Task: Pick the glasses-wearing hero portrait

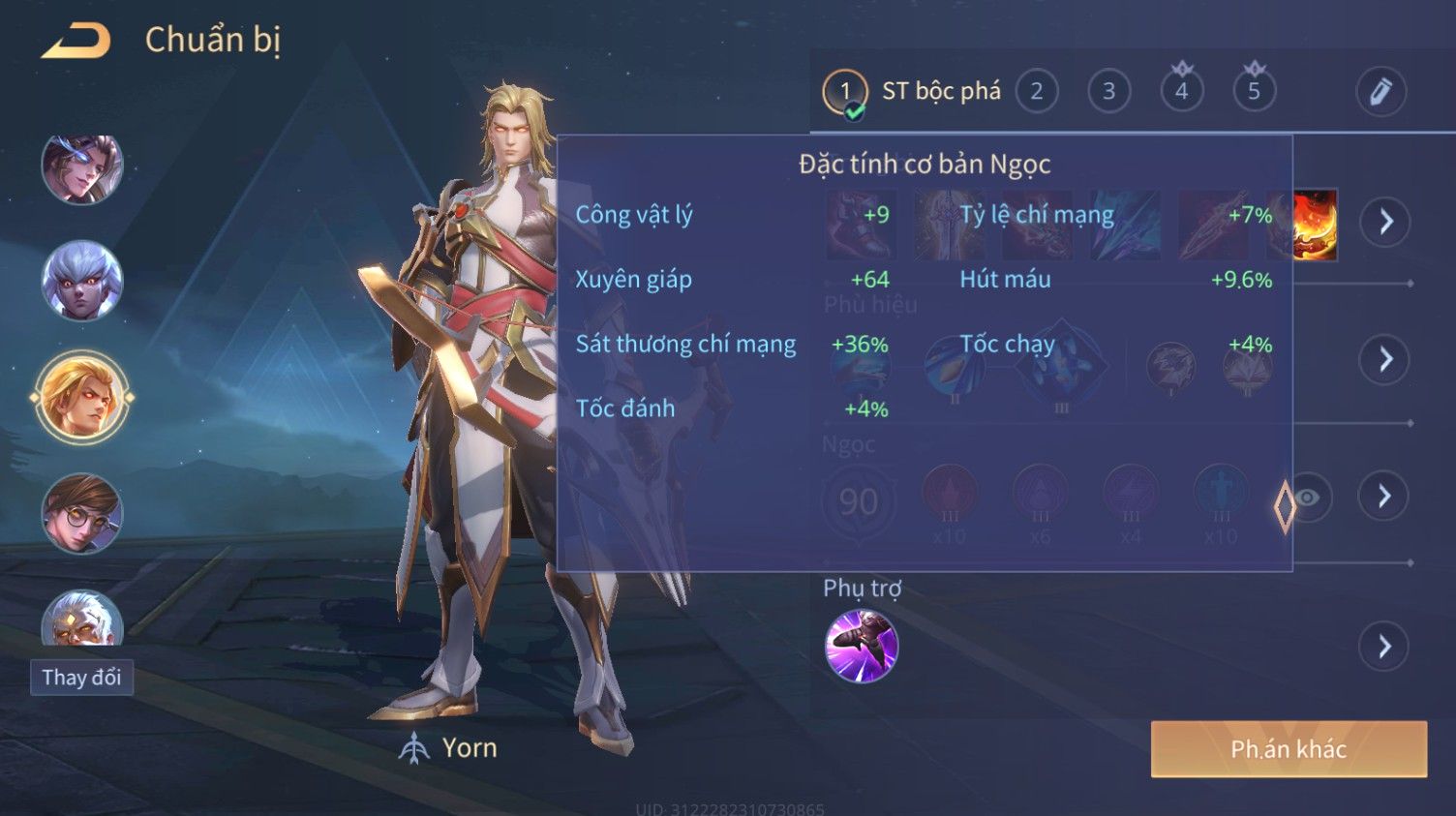Action: [x=82, y=513]
